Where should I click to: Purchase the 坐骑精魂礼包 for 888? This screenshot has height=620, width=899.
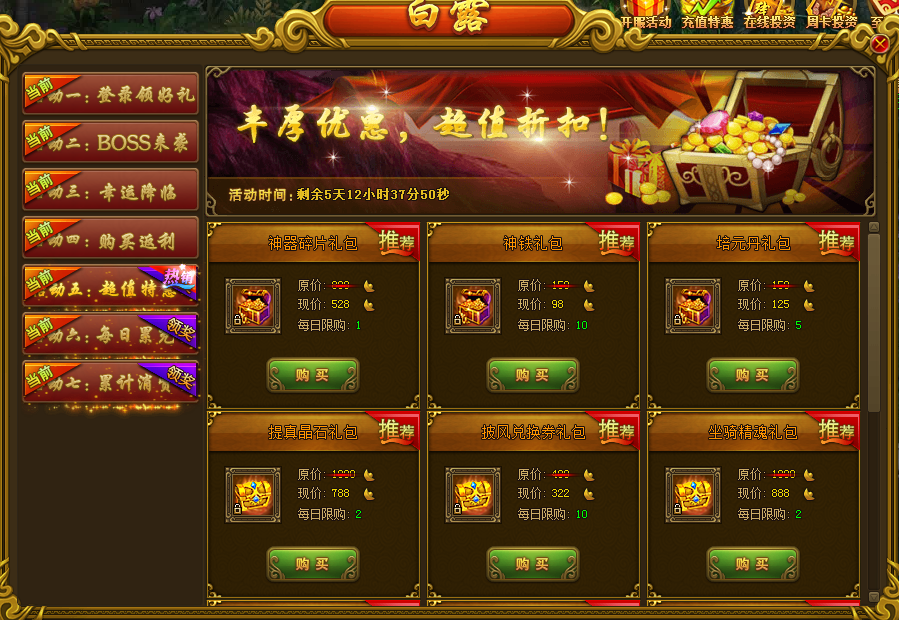tap(753, 564)
